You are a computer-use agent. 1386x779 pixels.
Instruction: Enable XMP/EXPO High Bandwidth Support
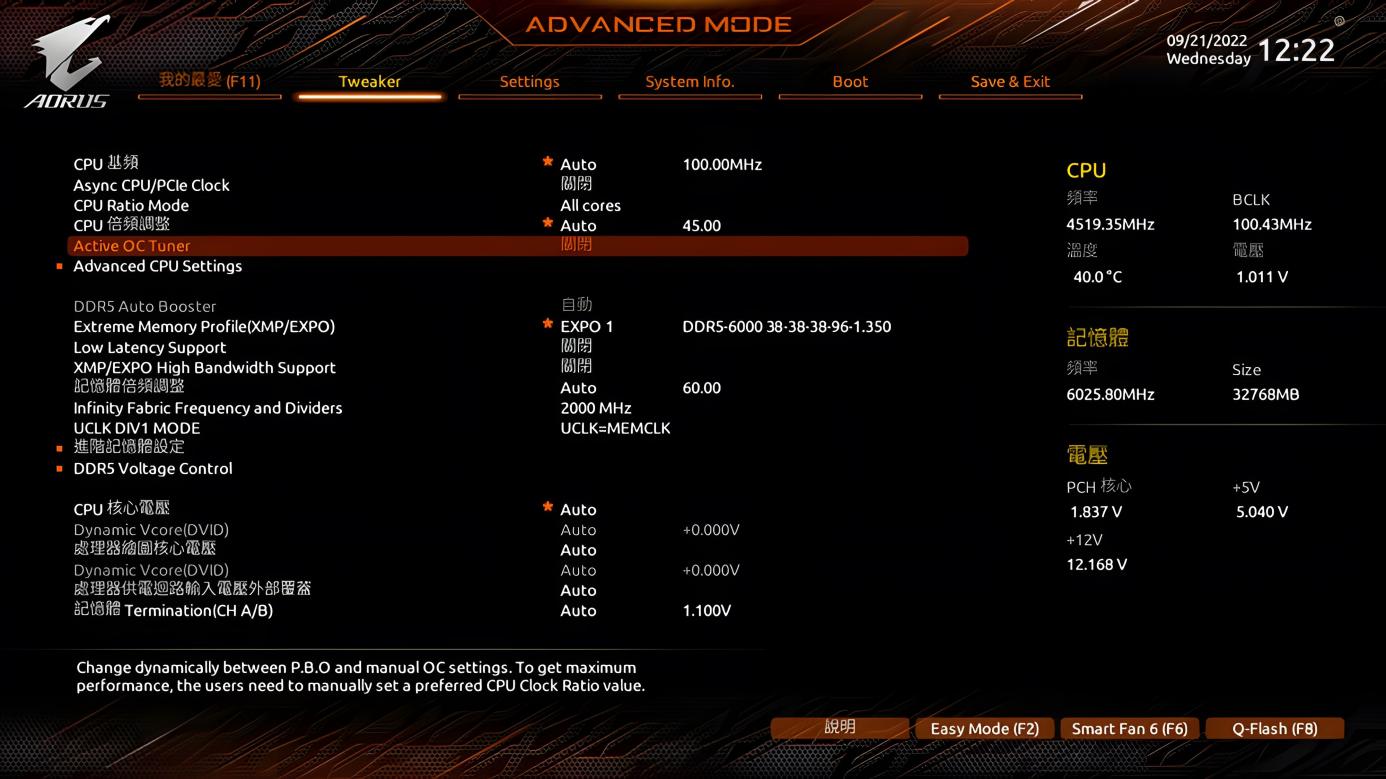578,366
